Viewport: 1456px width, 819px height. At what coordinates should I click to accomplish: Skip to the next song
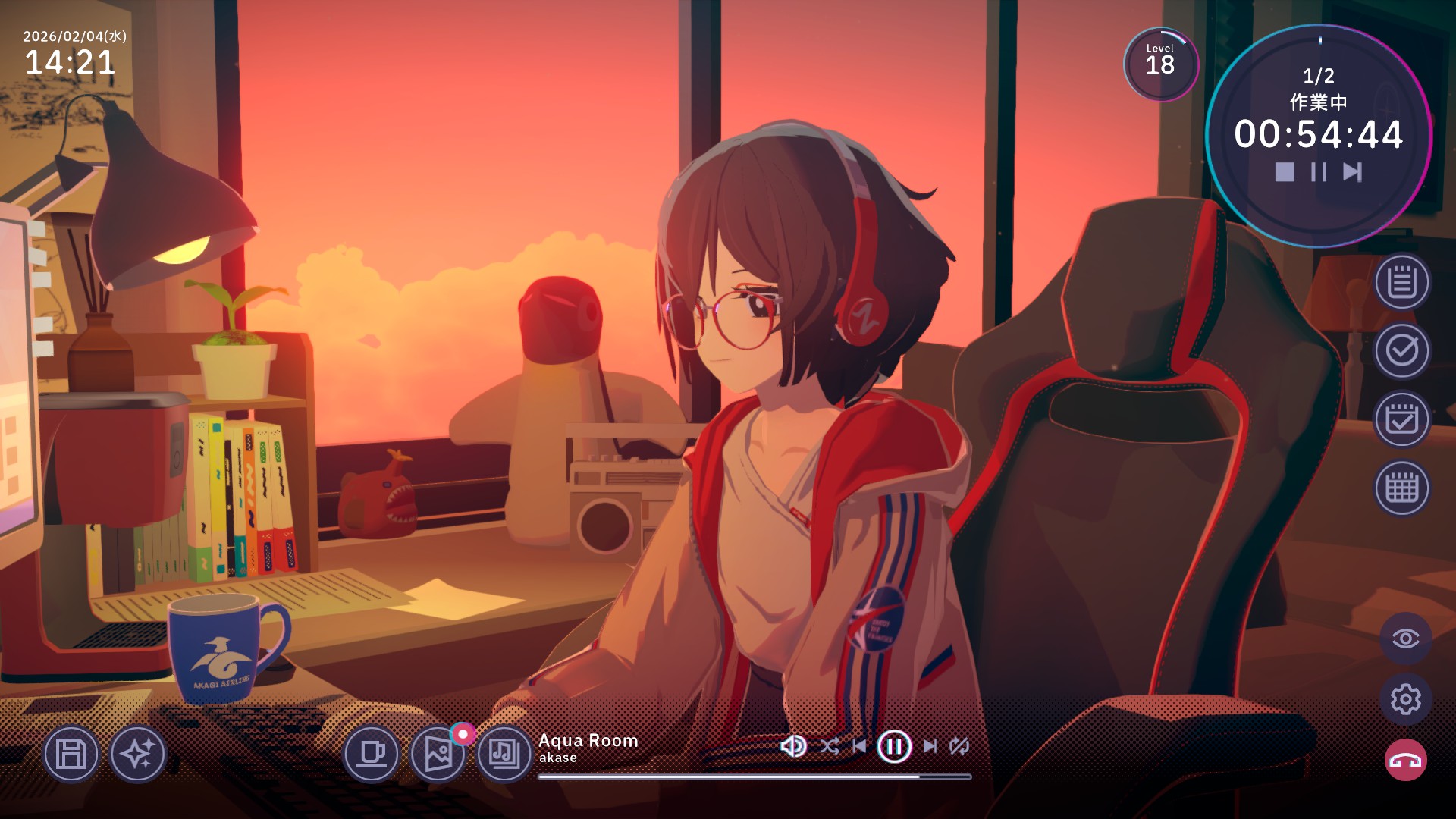(x=931, y=745)
